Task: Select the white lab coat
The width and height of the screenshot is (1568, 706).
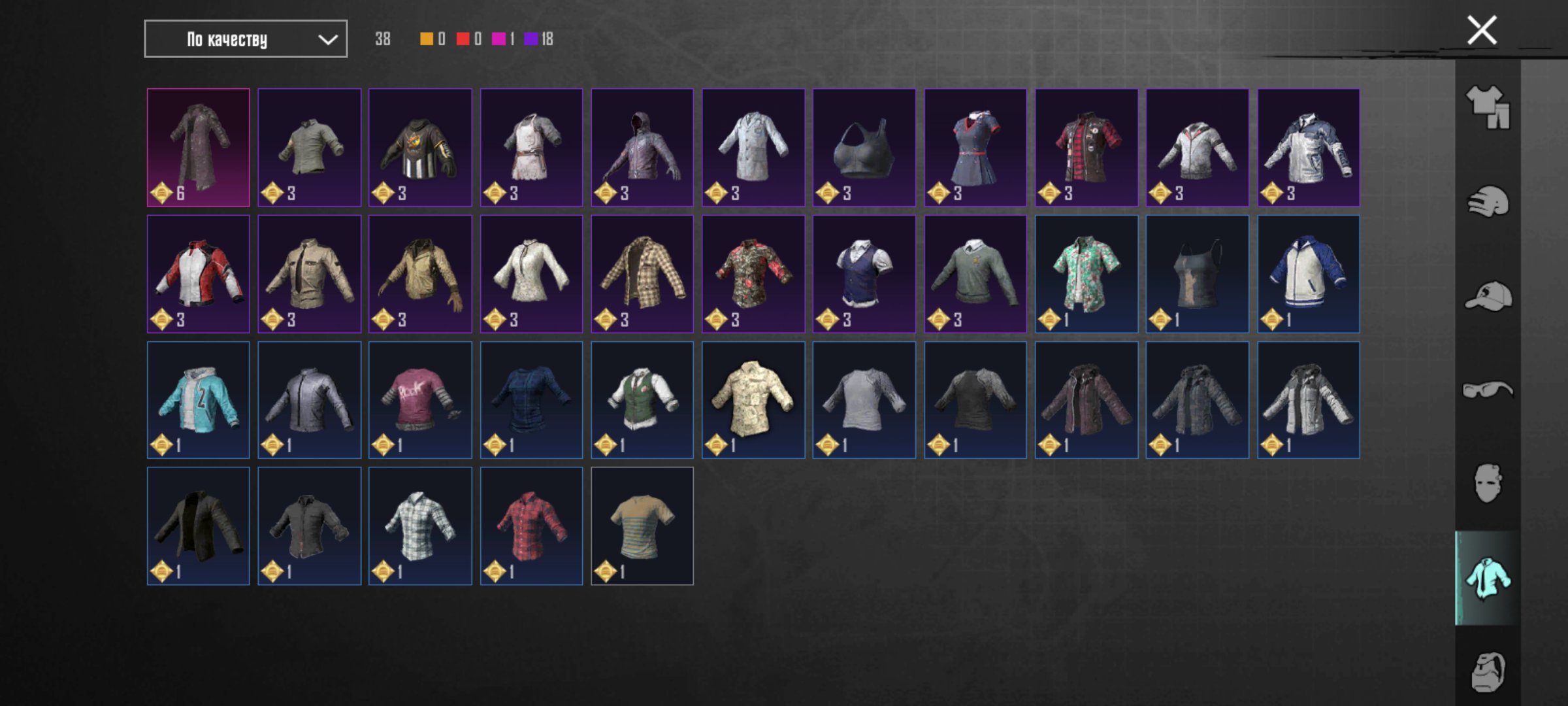Action: click(x=753, y=147)
